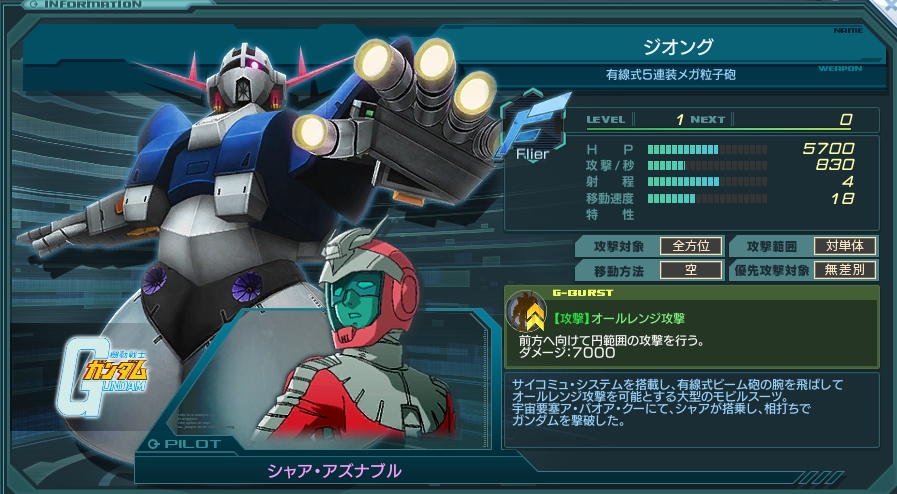Viewport: 897px width, 494px height.
Task: Close the unit information panel
Action: 889,6
